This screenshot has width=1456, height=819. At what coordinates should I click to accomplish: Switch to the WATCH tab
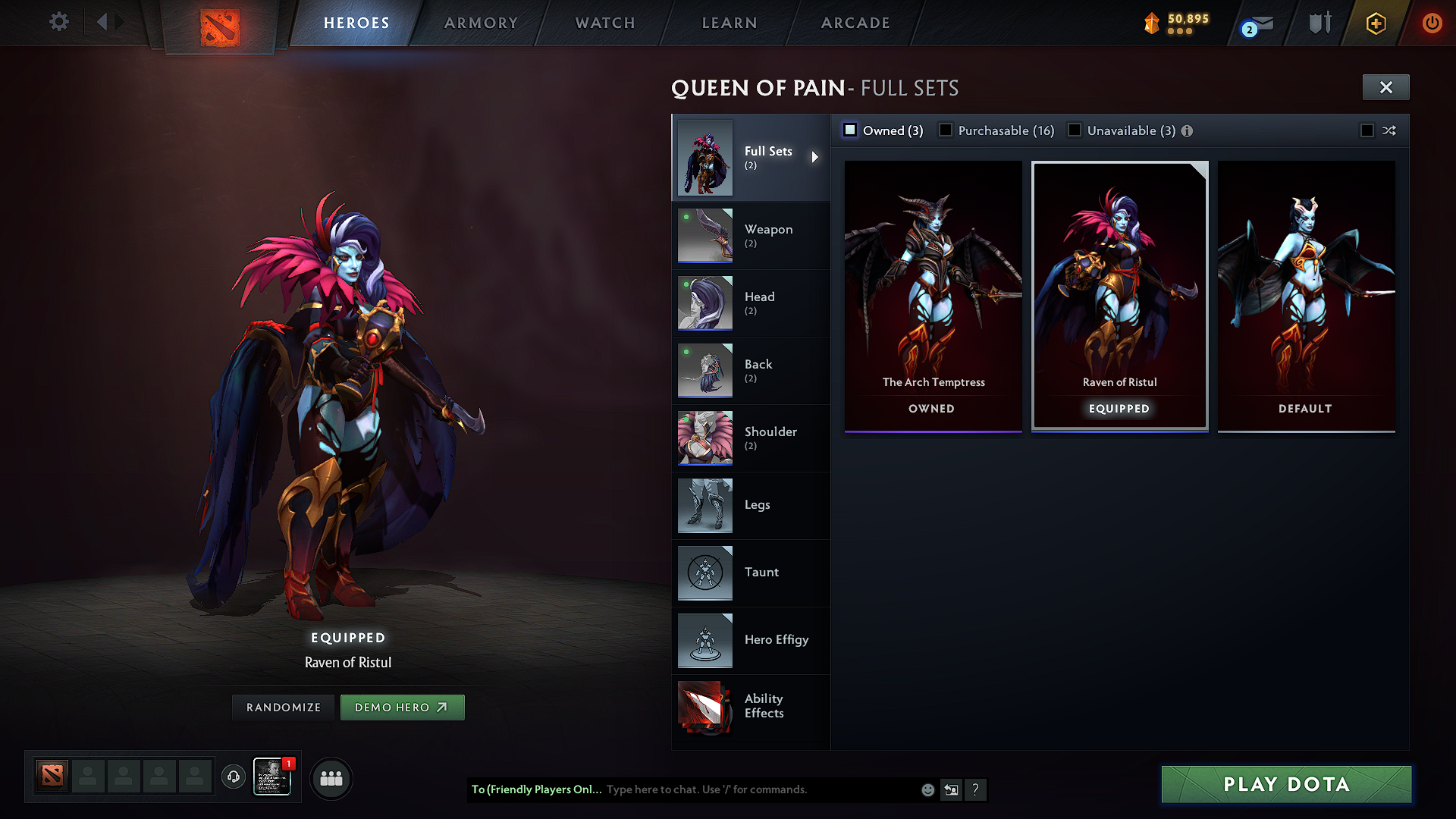(604, 23)
